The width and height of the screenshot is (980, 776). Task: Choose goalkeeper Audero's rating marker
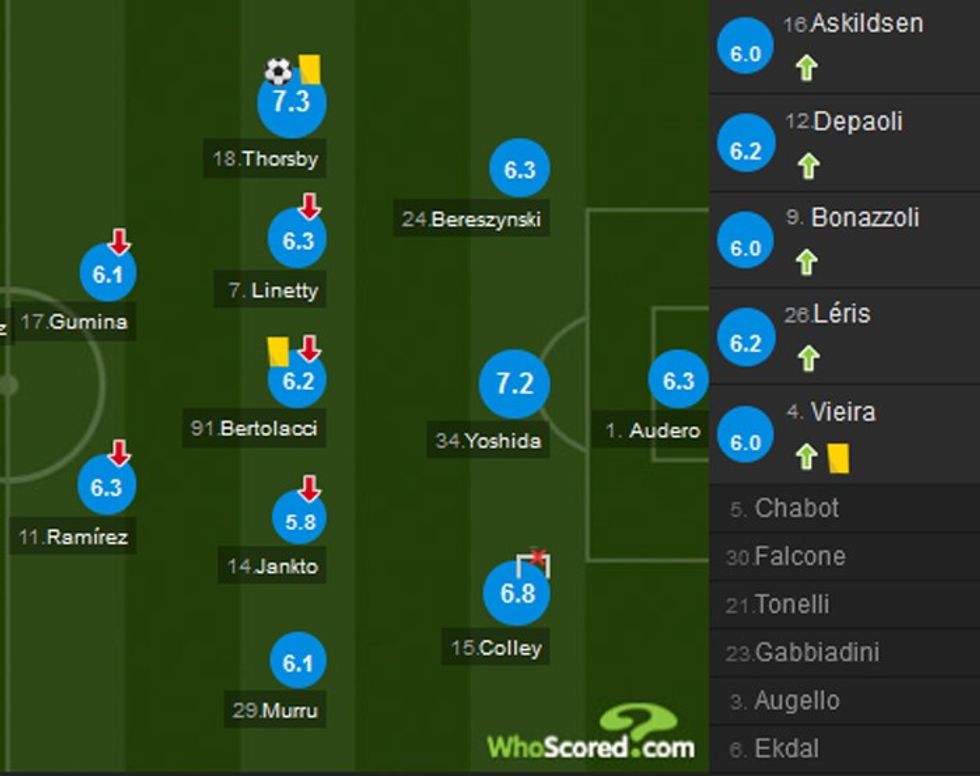click(x=678, y=381)
